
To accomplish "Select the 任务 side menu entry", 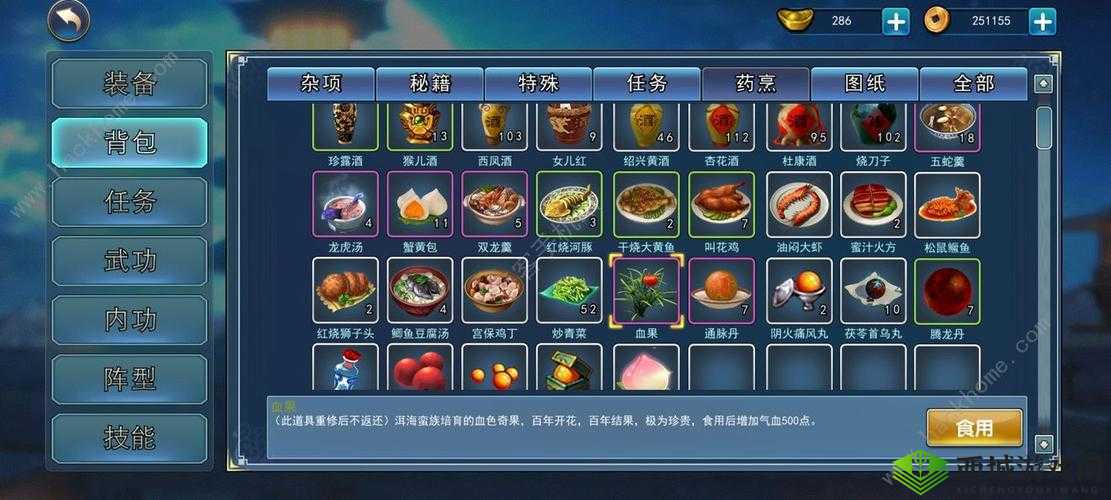I will point(130,201).
